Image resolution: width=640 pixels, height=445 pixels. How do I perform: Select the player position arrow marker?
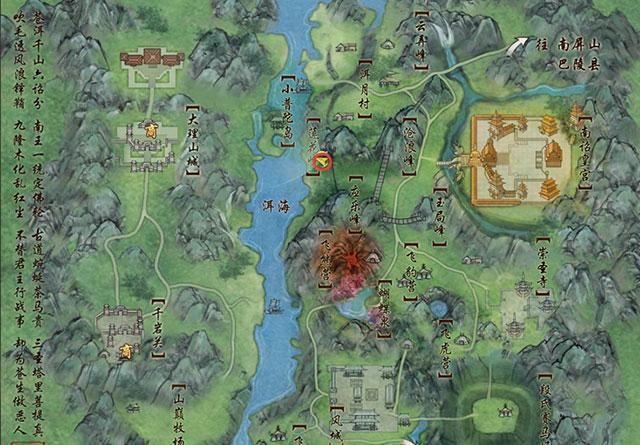(322, 161)
